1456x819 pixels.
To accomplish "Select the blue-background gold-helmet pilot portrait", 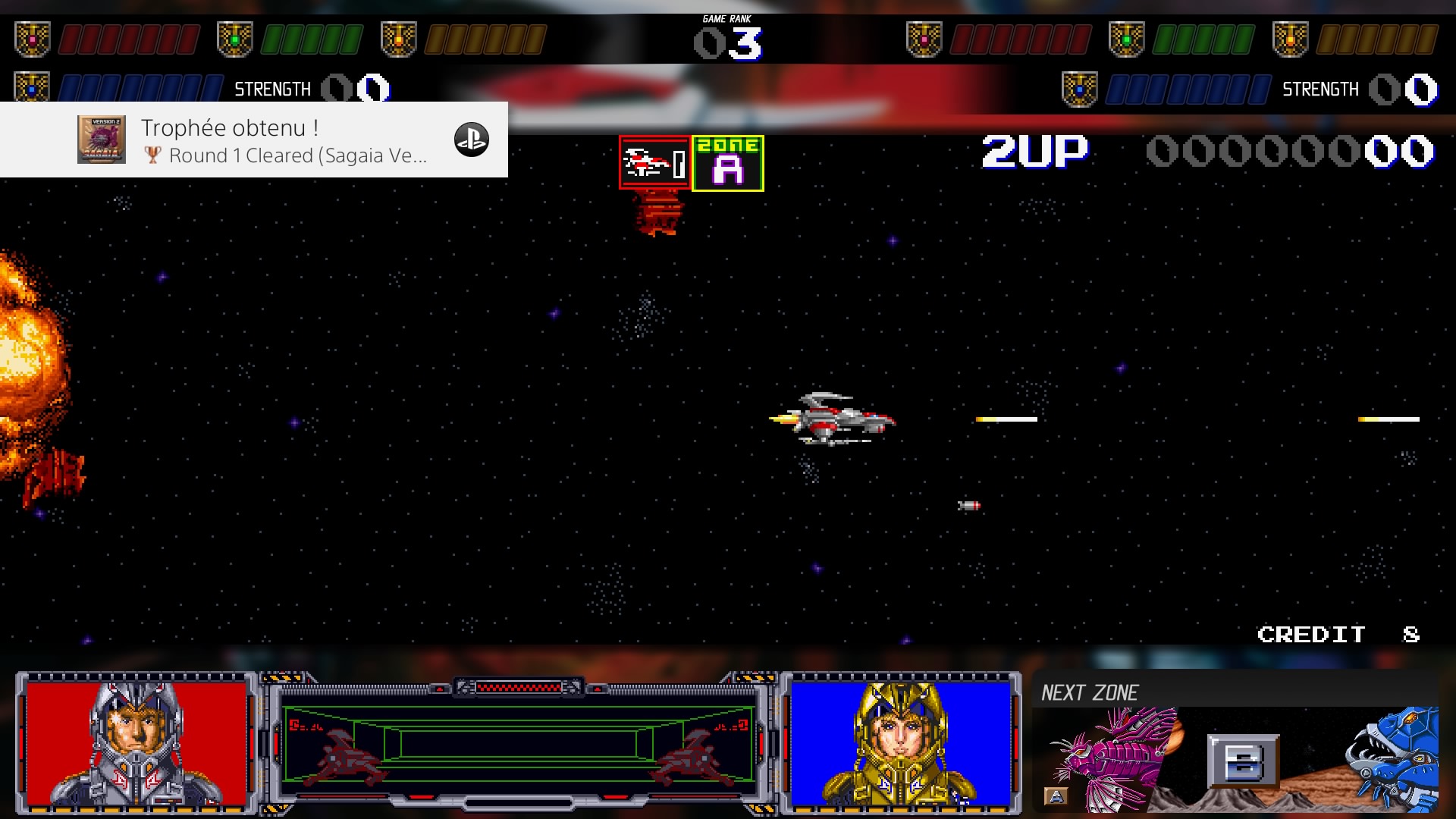I will [x=901, y=742].
